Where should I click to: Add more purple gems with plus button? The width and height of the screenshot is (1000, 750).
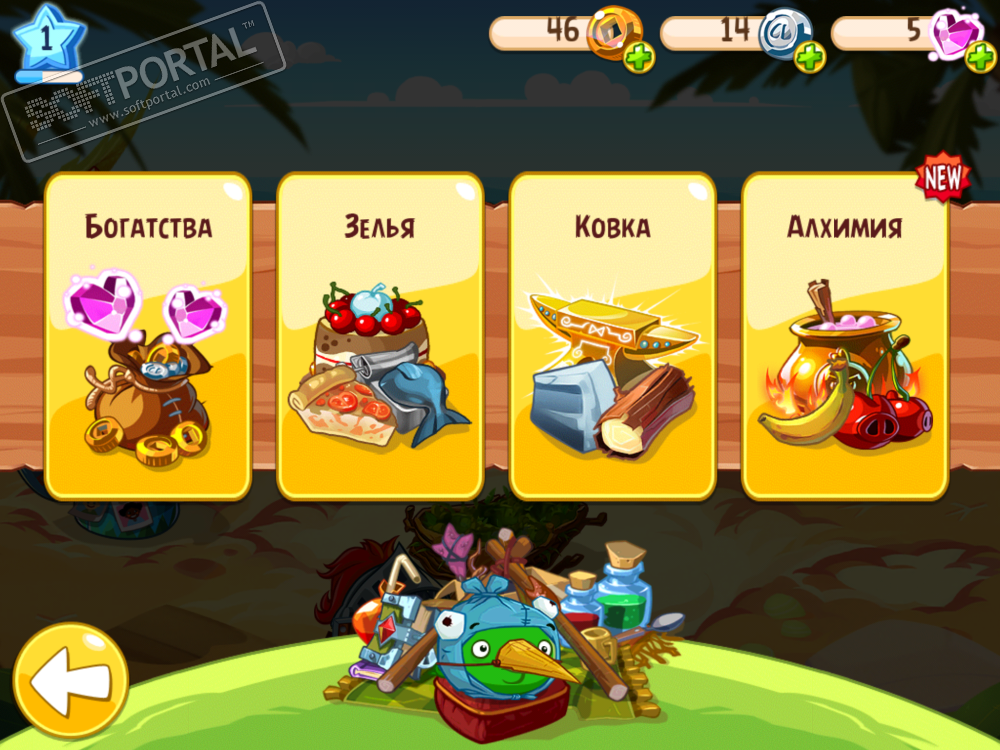pyautogui.click(x=980, y=58)
